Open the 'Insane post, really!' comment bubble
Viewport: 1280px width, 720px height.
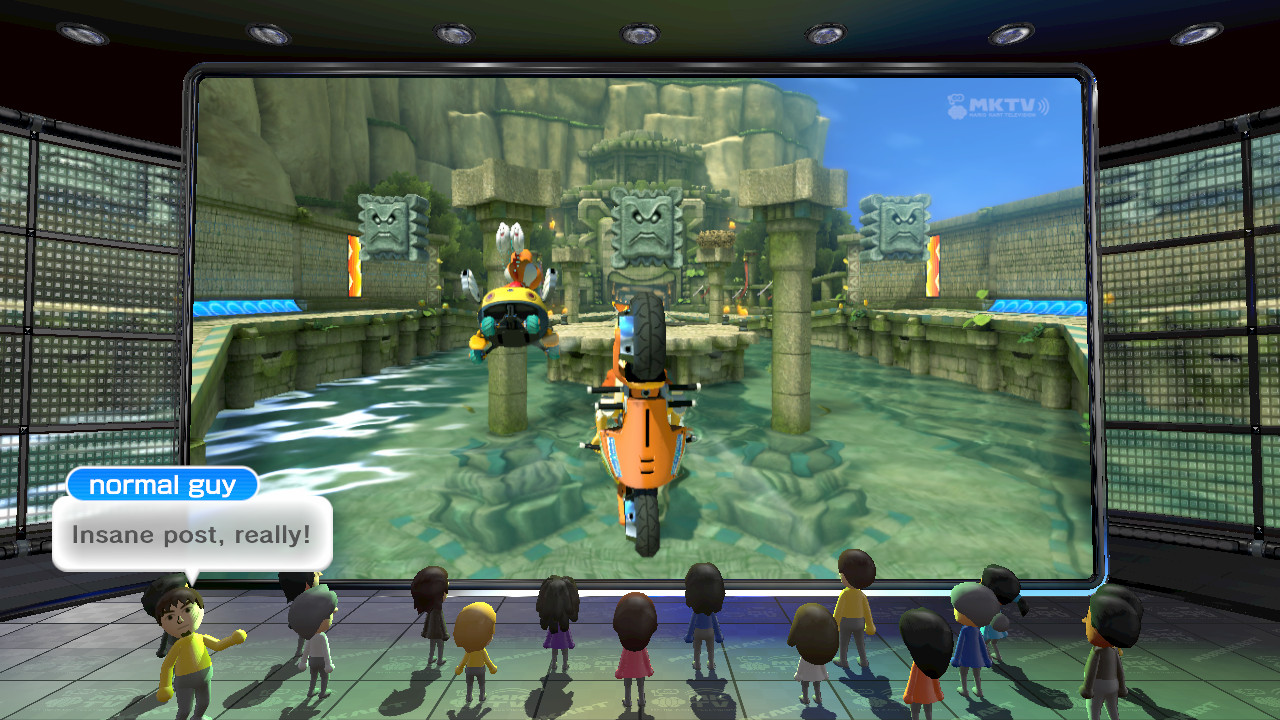point(194,534)
